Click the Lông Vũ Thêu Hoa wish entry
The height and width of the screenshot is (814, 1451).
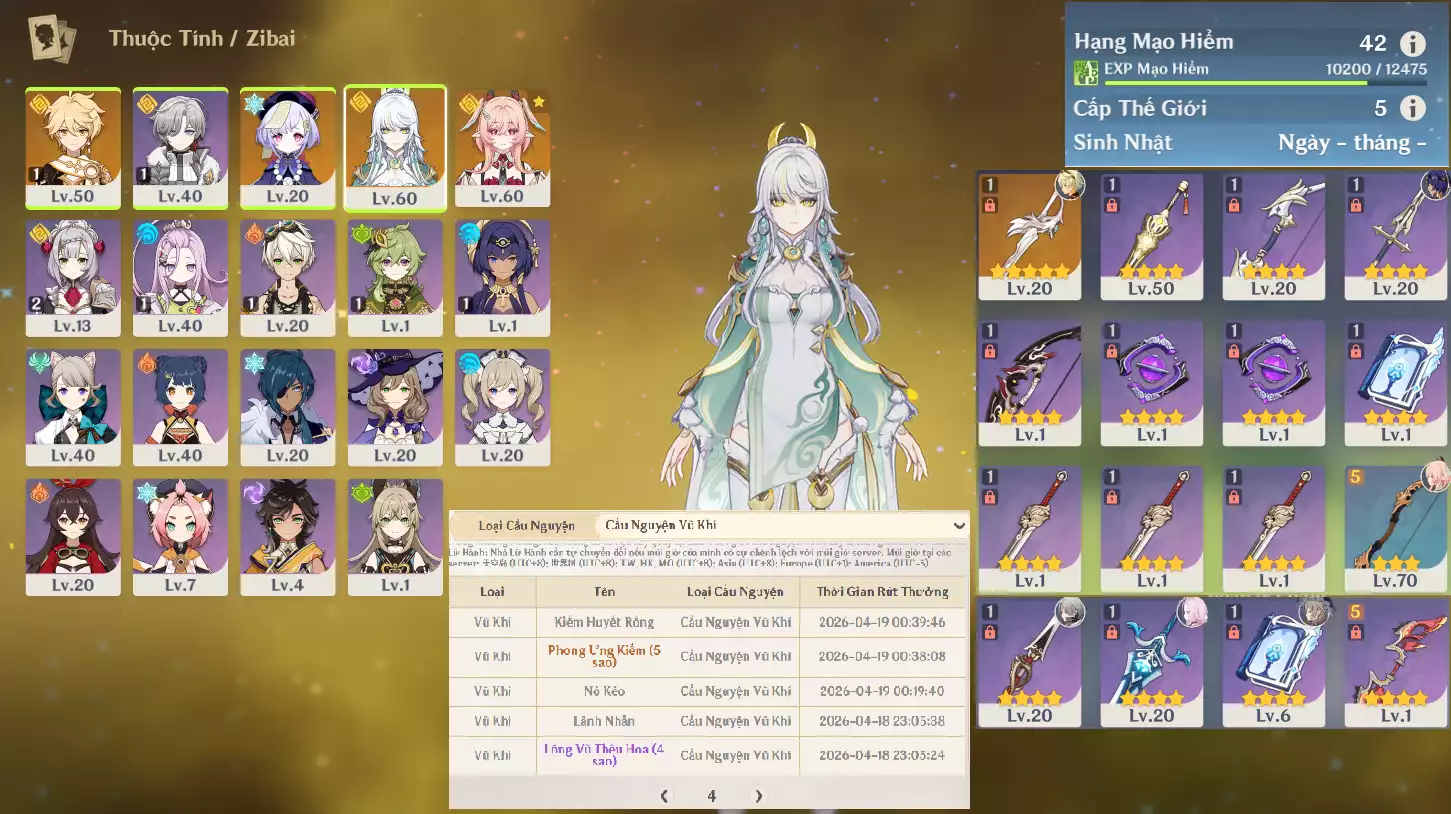tap(604, 755)
